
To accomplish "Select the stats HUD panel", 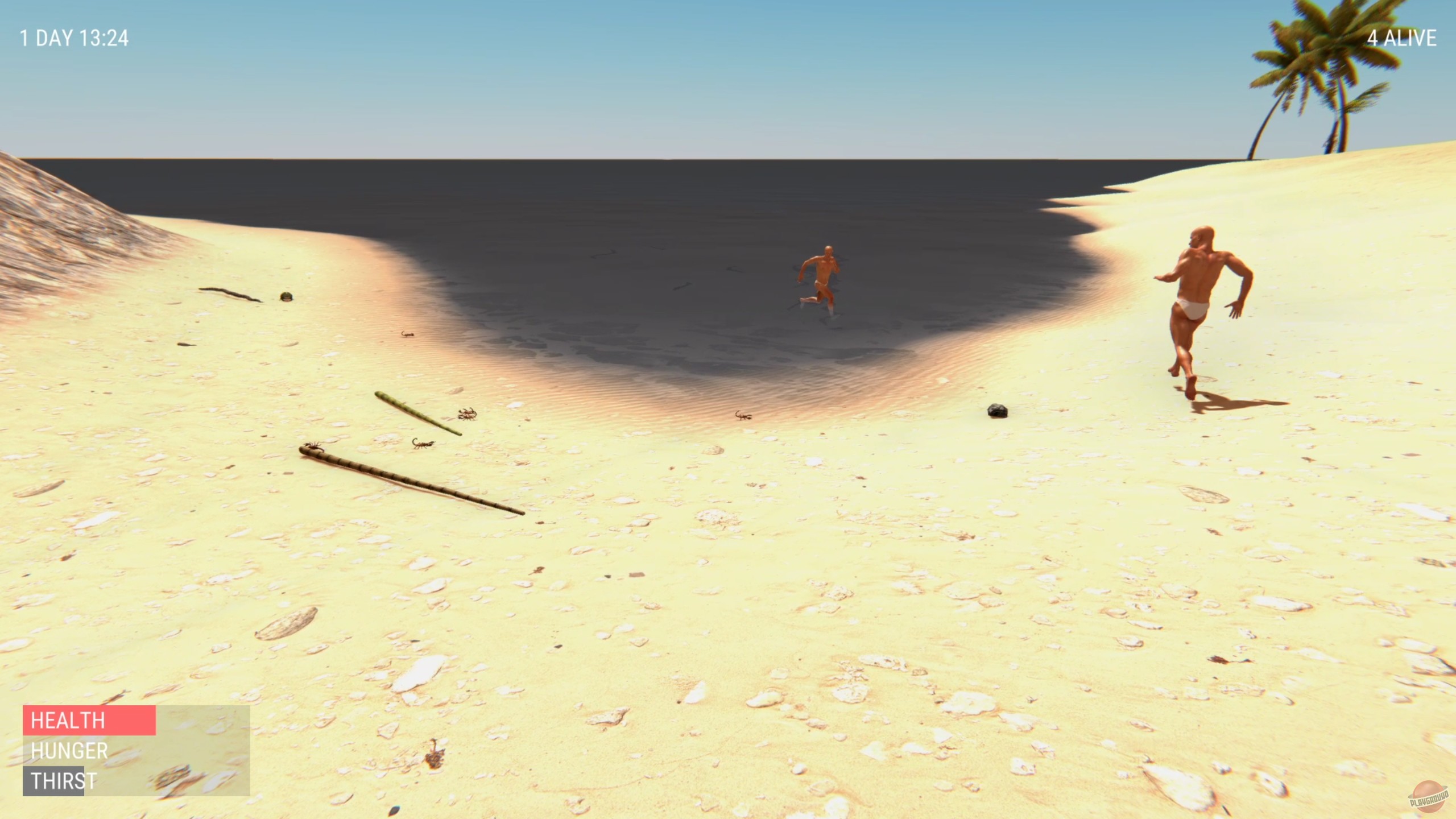I will point(136,751).
